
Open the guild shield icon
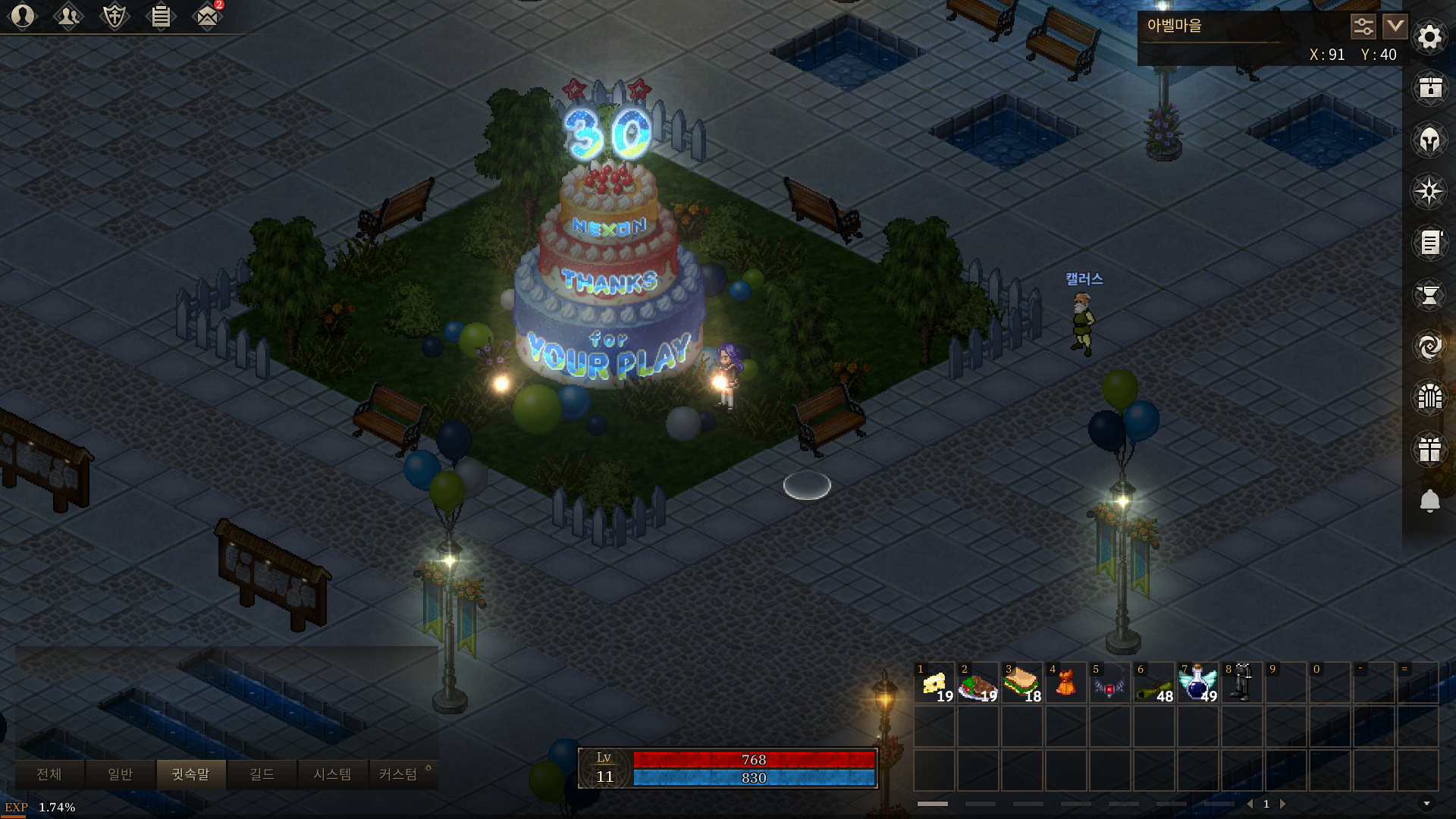pyautogui.click(x=115, y=16)
